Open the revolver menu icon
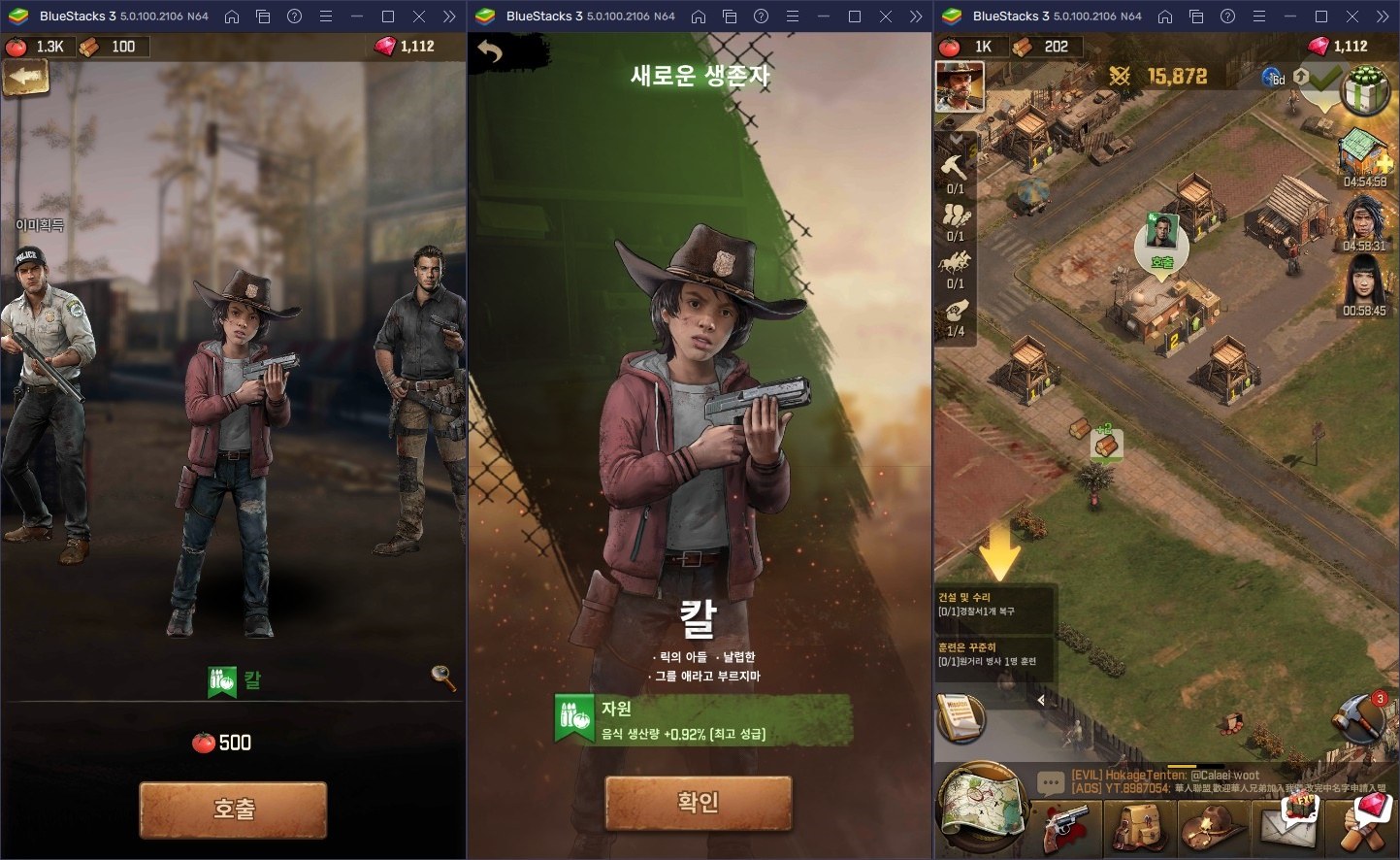This screenshot has width=1400, height=860. click(x=1064, y=827)
